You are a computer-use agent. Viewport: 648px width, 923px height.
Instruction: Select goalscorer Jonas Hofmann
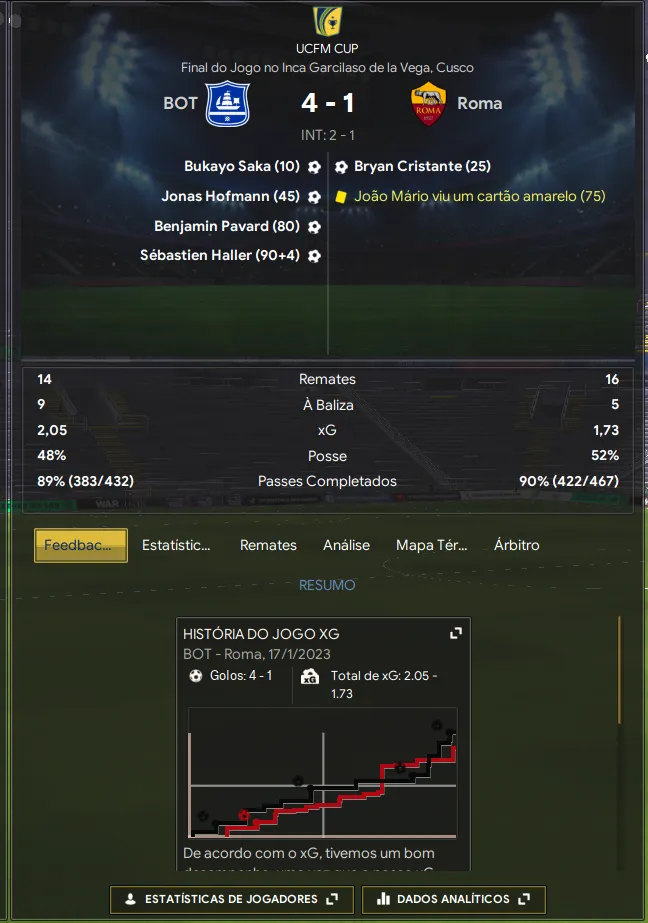point(230,197)
